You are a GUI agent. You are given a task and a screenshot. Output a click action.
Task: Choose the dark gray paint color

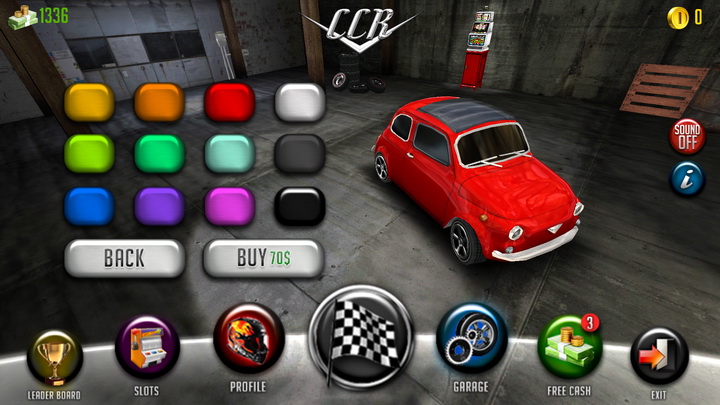[x=300, y=154]
